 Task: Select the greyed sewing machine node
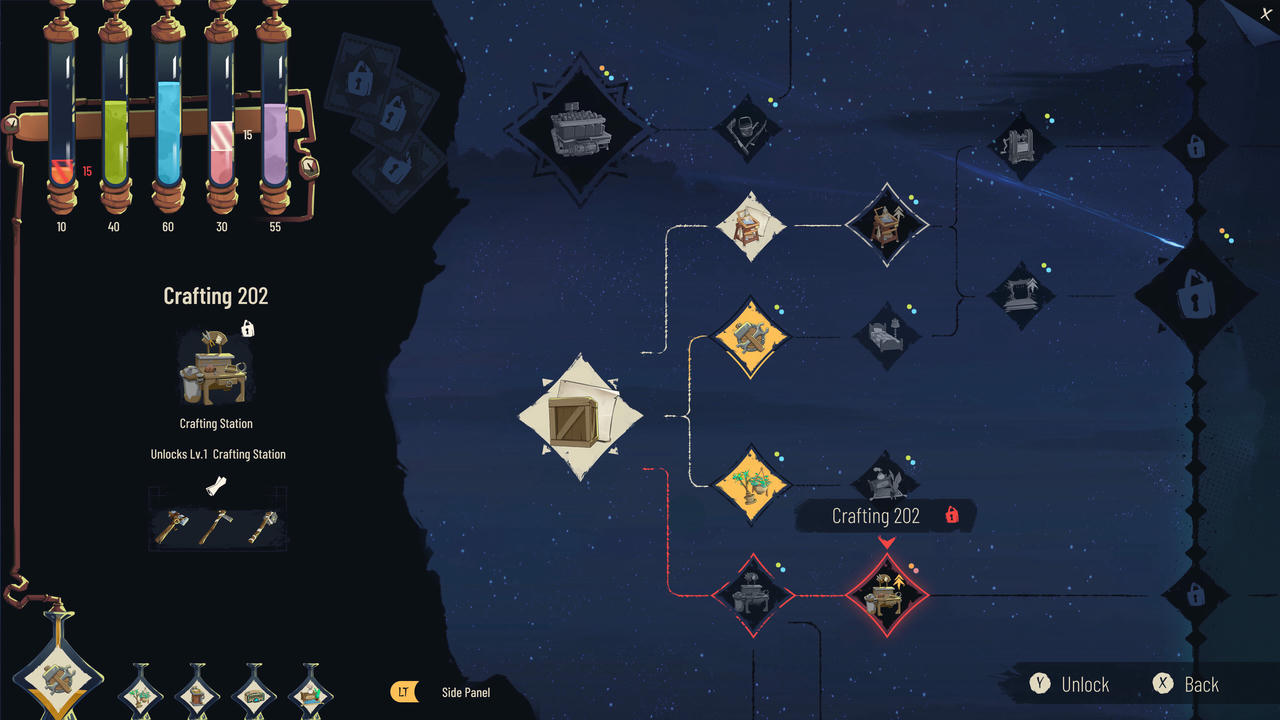click(1021, 297)
